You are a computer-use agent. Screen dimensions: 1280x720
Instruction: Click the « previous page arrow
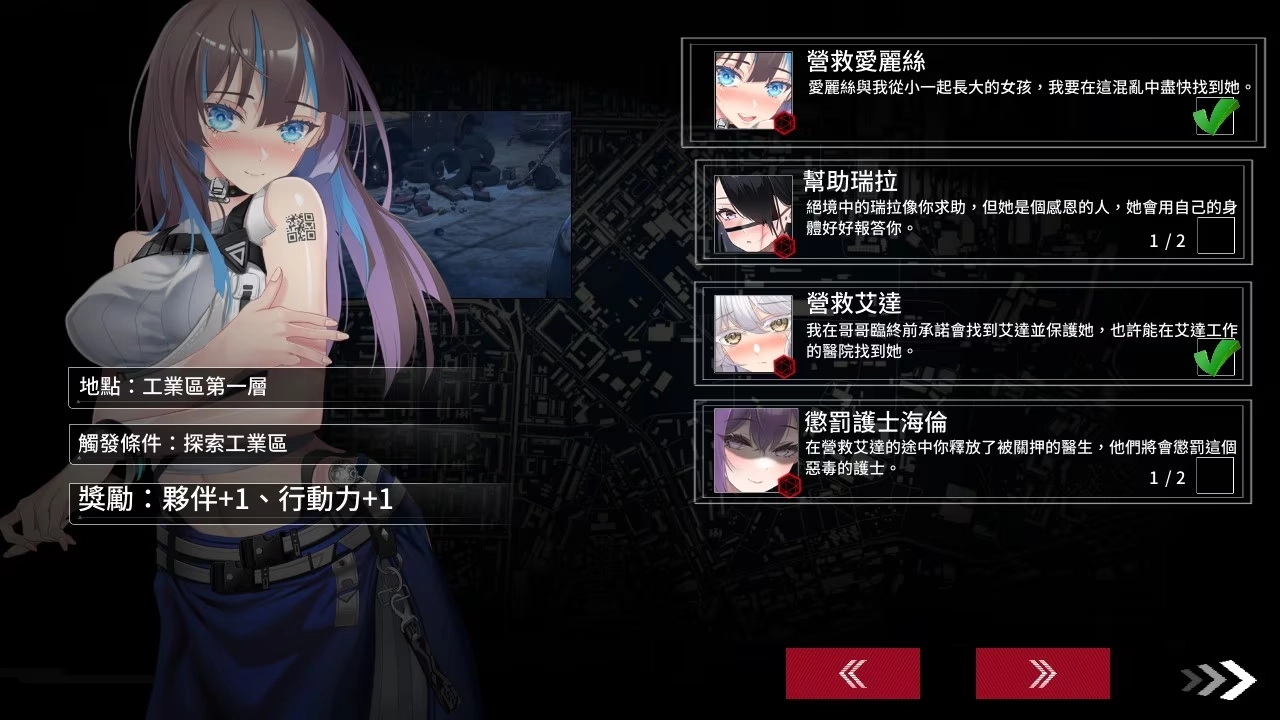click(x=851, y=673)
